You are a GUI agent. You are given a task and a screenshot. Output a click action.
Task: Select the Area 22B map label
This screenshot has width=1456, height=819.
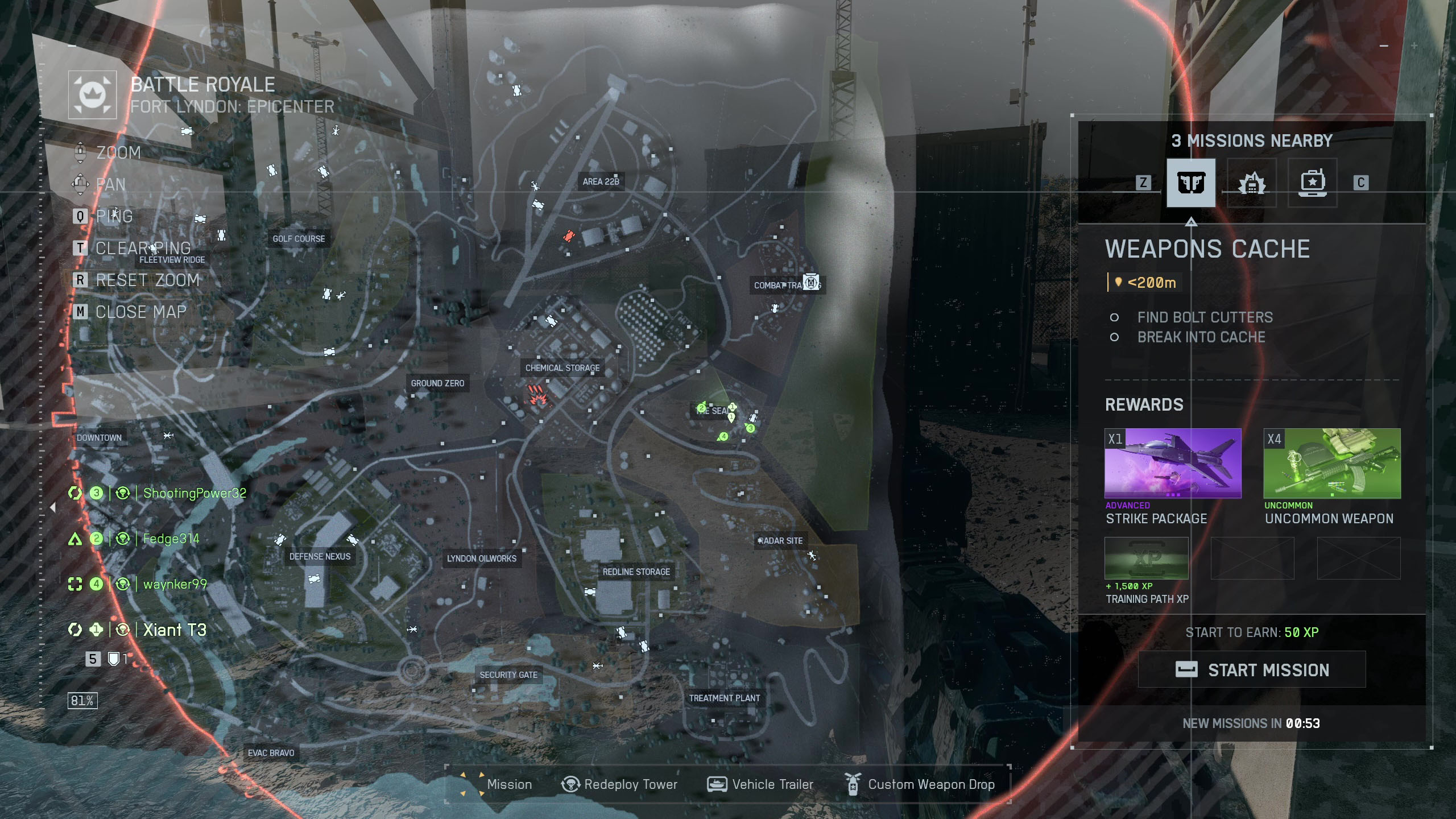click(601, 181)
